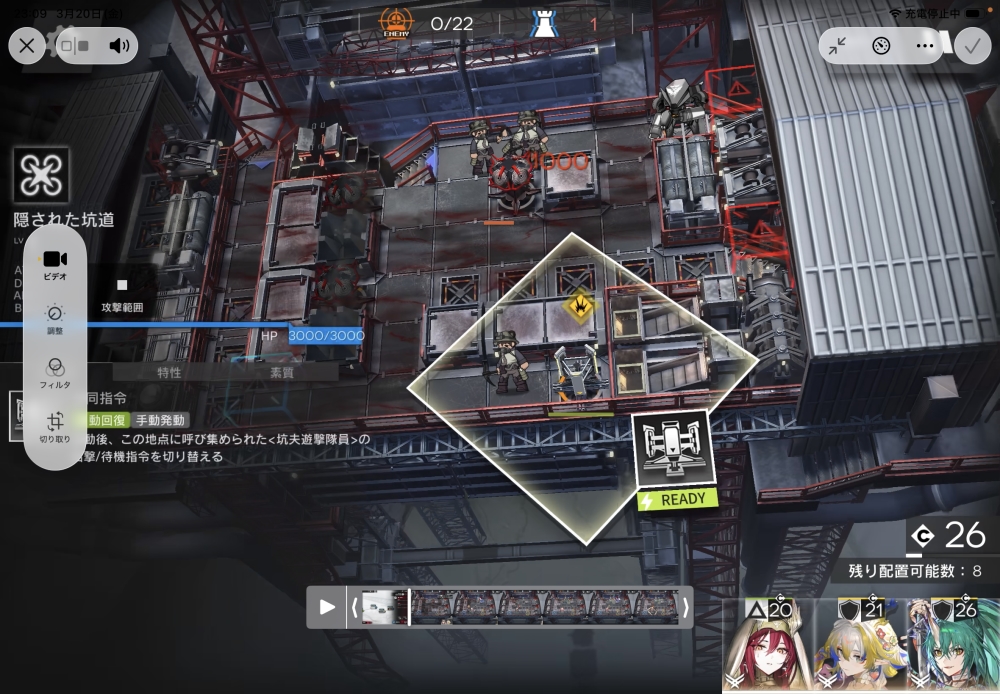The width and height of the screenshot is (1000, 694).
Task: Select the ビデオ editing tool
Action: 55,264
